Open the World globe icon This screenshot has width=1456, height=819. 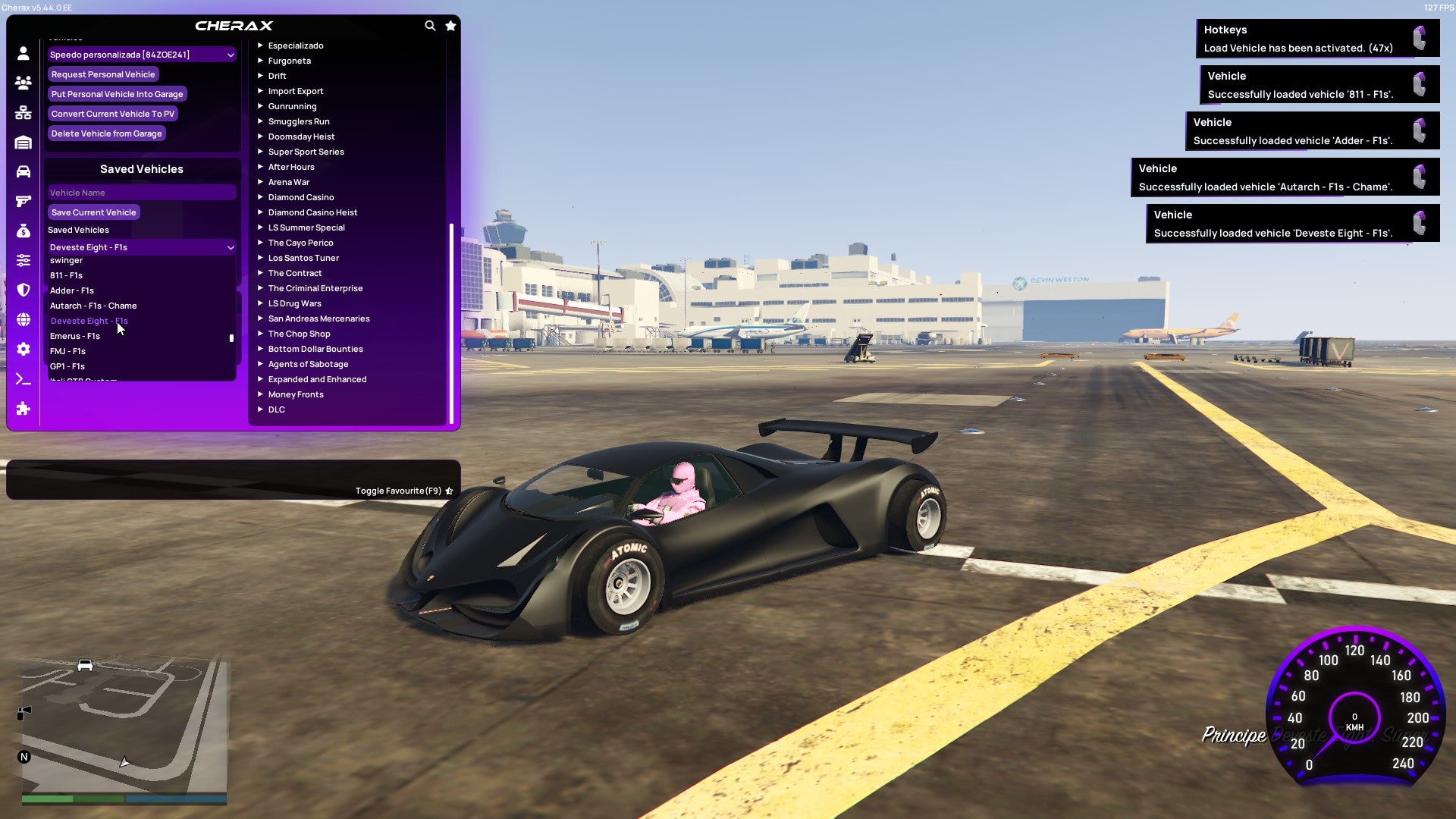[23, 320]
